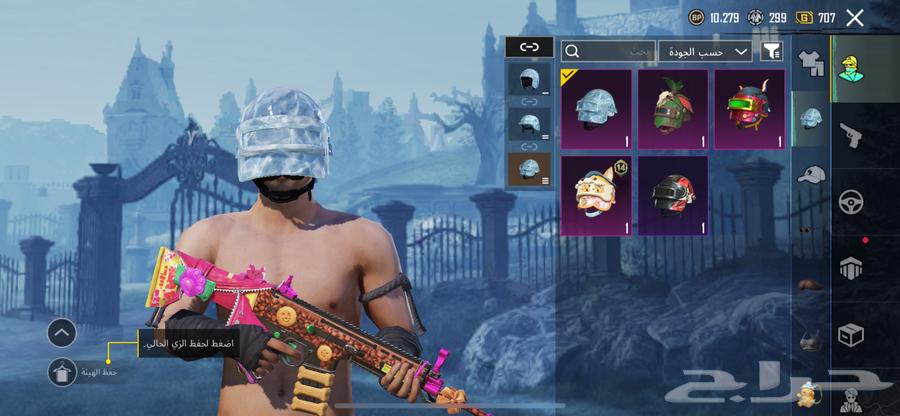Viewport: 900px width, 416px height.
Task: Switch to the cap headwear tab
Action: coord(811,173)
